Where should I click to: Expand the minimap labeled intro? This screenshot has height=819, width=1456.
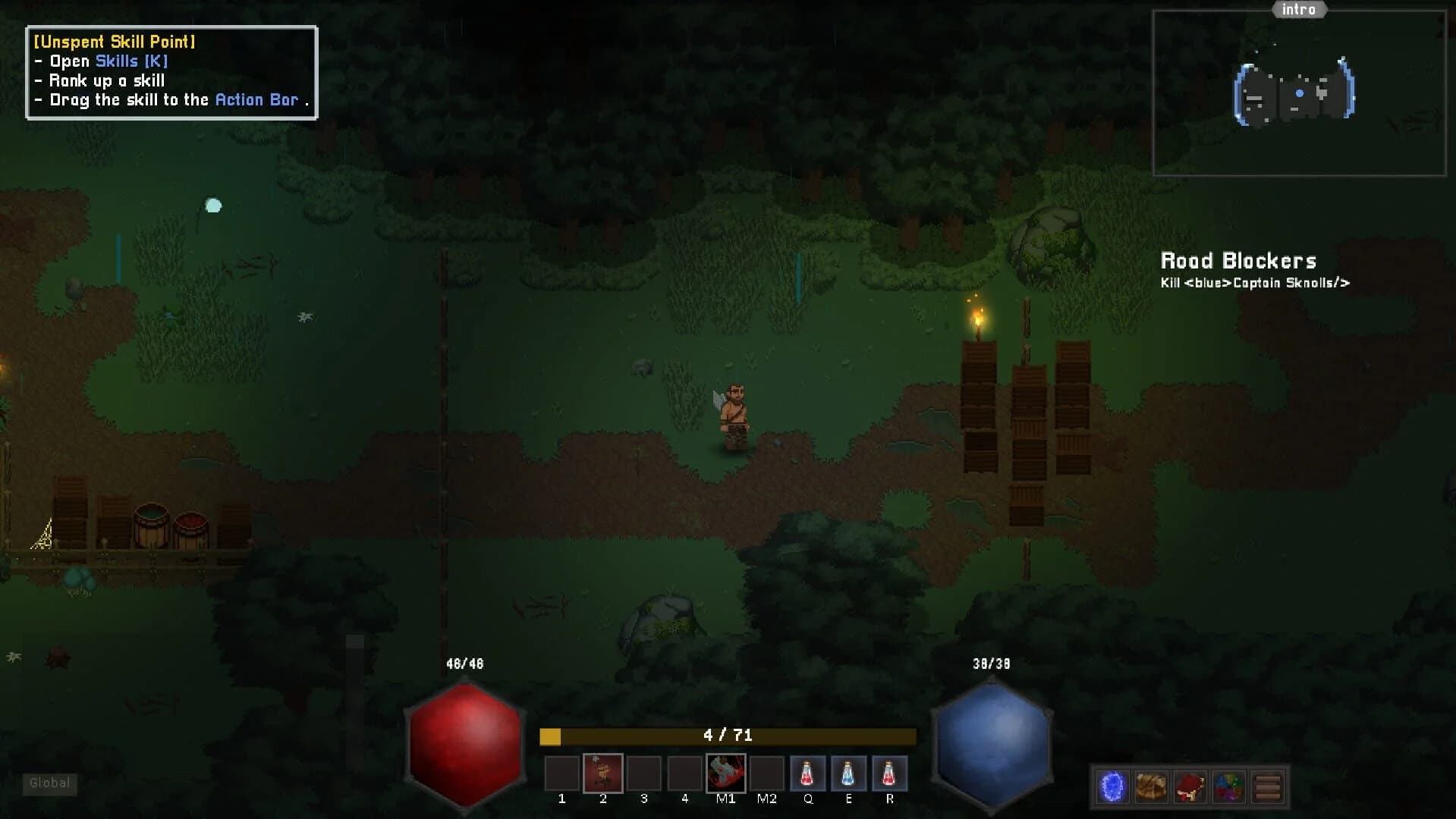coord(1299,91)
